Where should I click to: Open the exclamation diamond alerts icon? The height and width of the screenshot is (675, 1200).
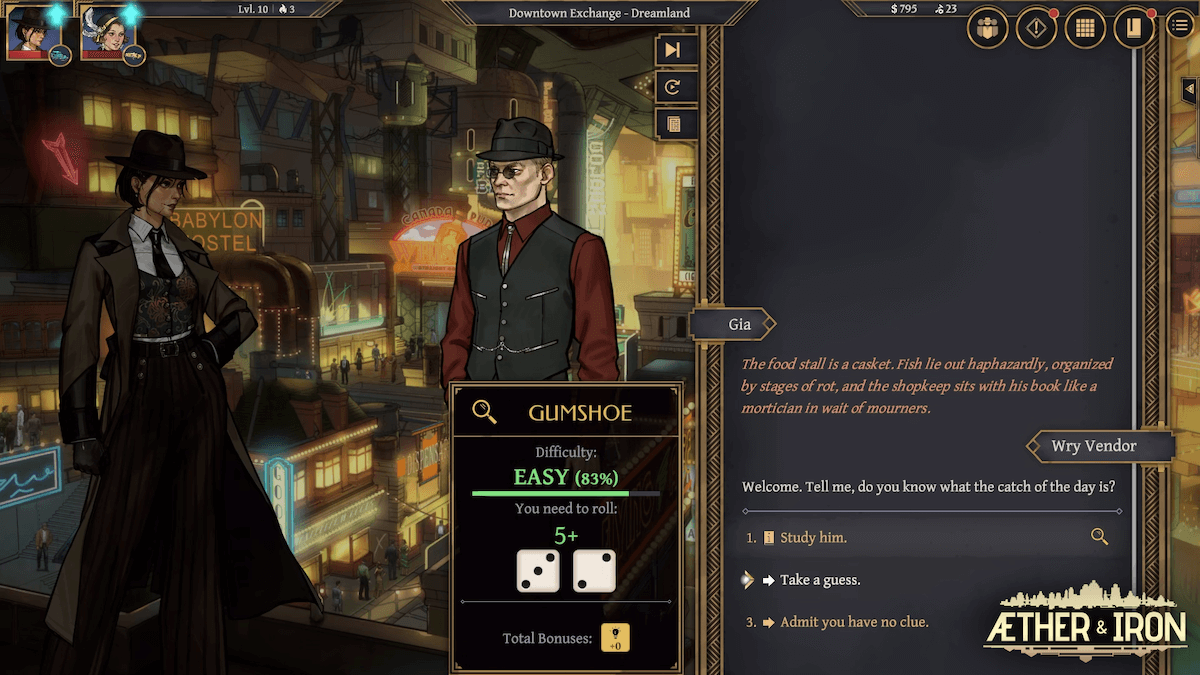[x=1036, y=27]
